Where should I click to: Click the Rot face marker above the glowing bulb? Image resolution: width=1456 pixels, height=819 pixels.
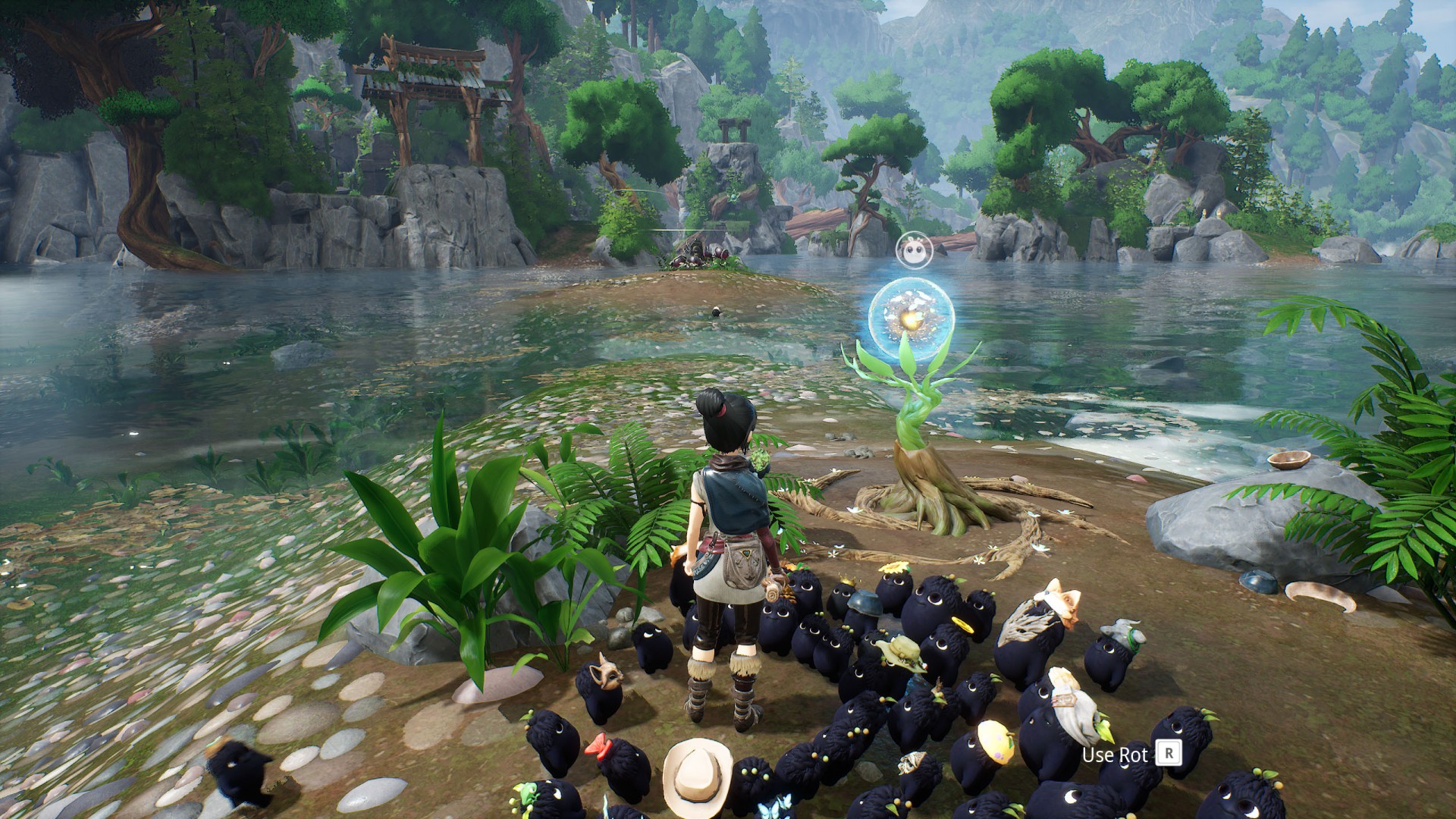912,249
